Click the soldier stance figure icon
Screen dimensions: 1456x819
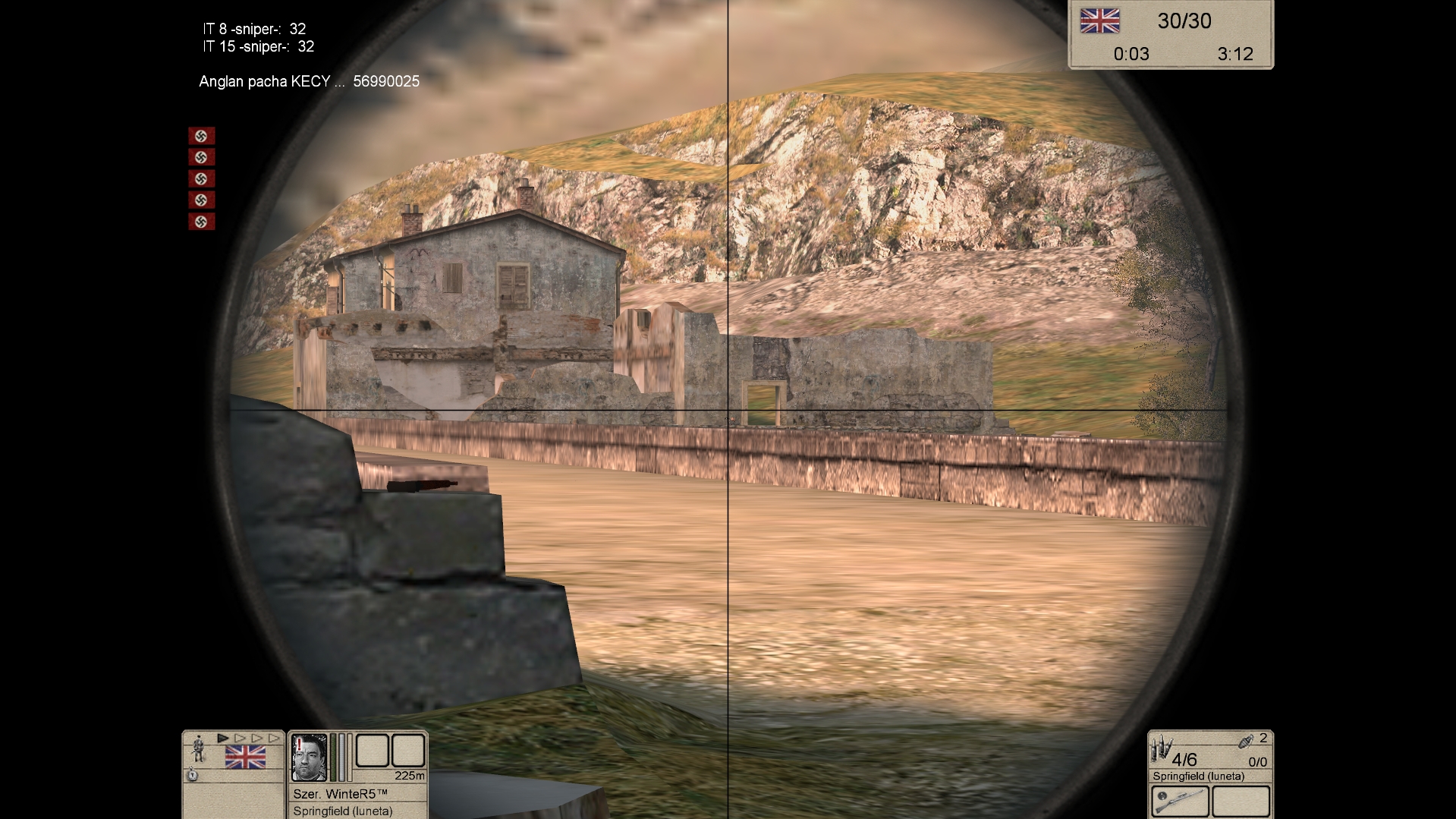(199, 749)
